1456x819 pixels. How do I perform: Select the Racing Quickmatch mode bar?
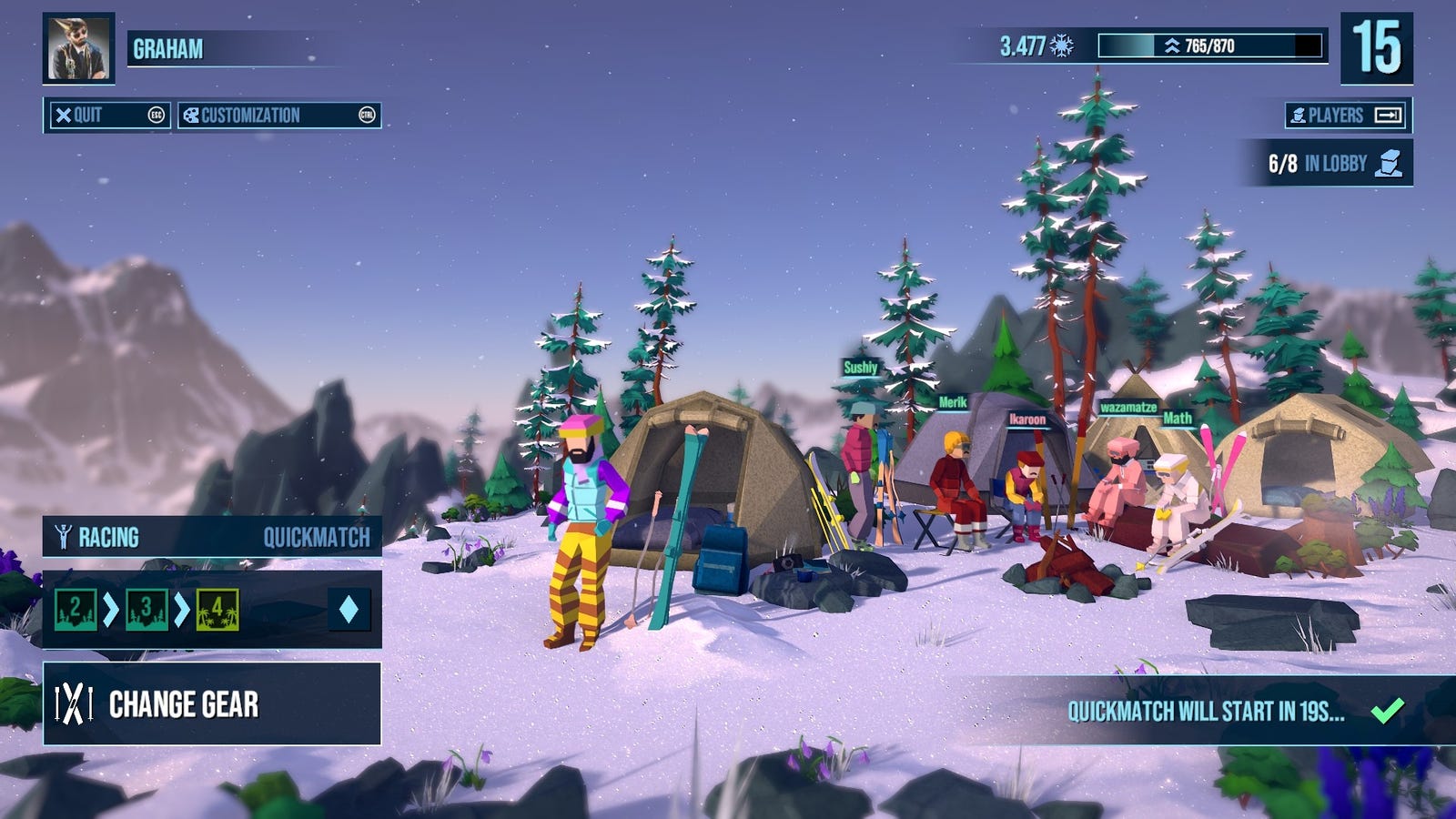[x=212, y=537]
